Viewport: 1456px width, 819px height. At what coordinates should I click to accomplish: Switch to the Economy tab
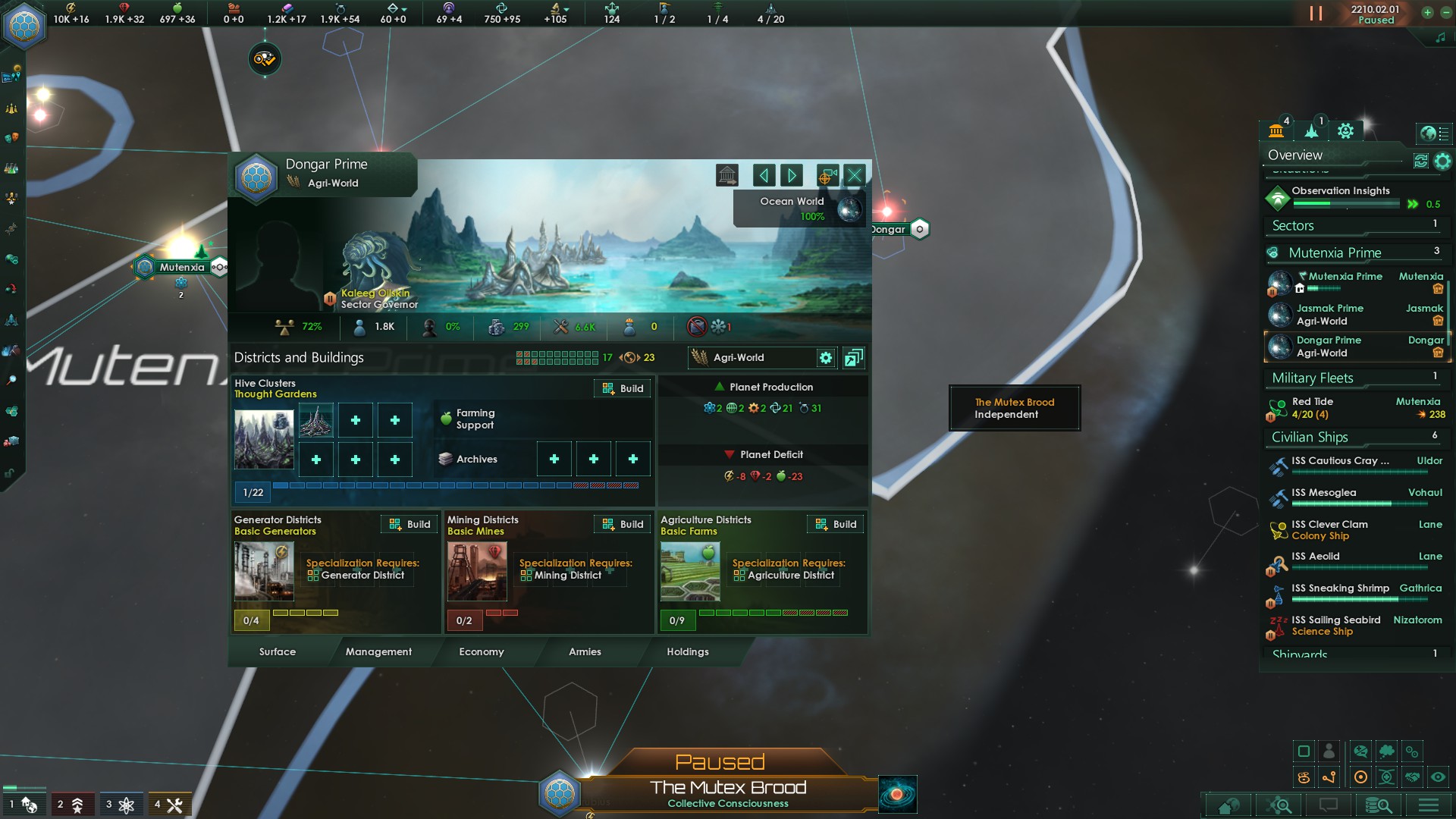[481, 652]
